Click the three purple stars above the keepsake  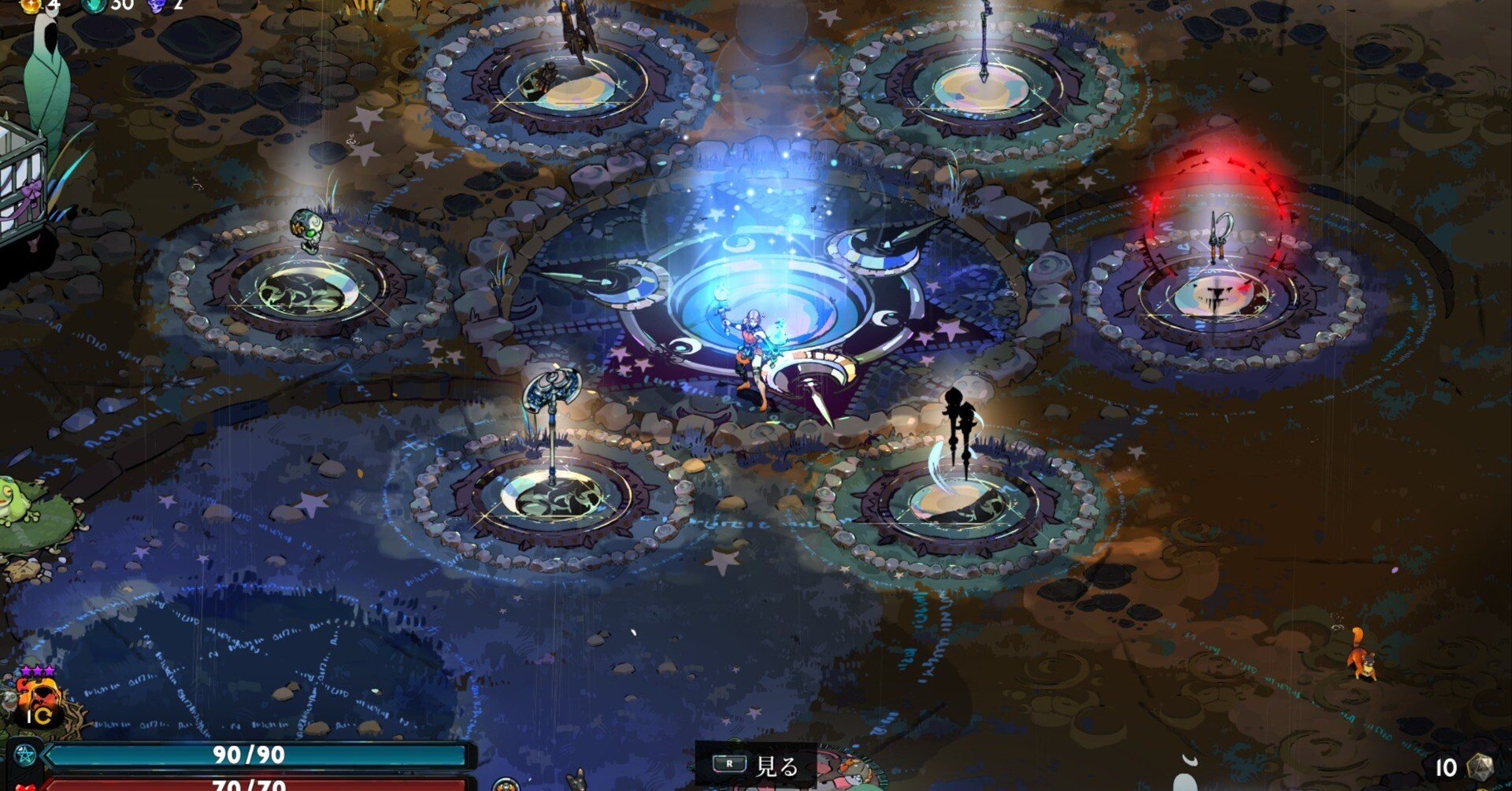tap(37, 671)
